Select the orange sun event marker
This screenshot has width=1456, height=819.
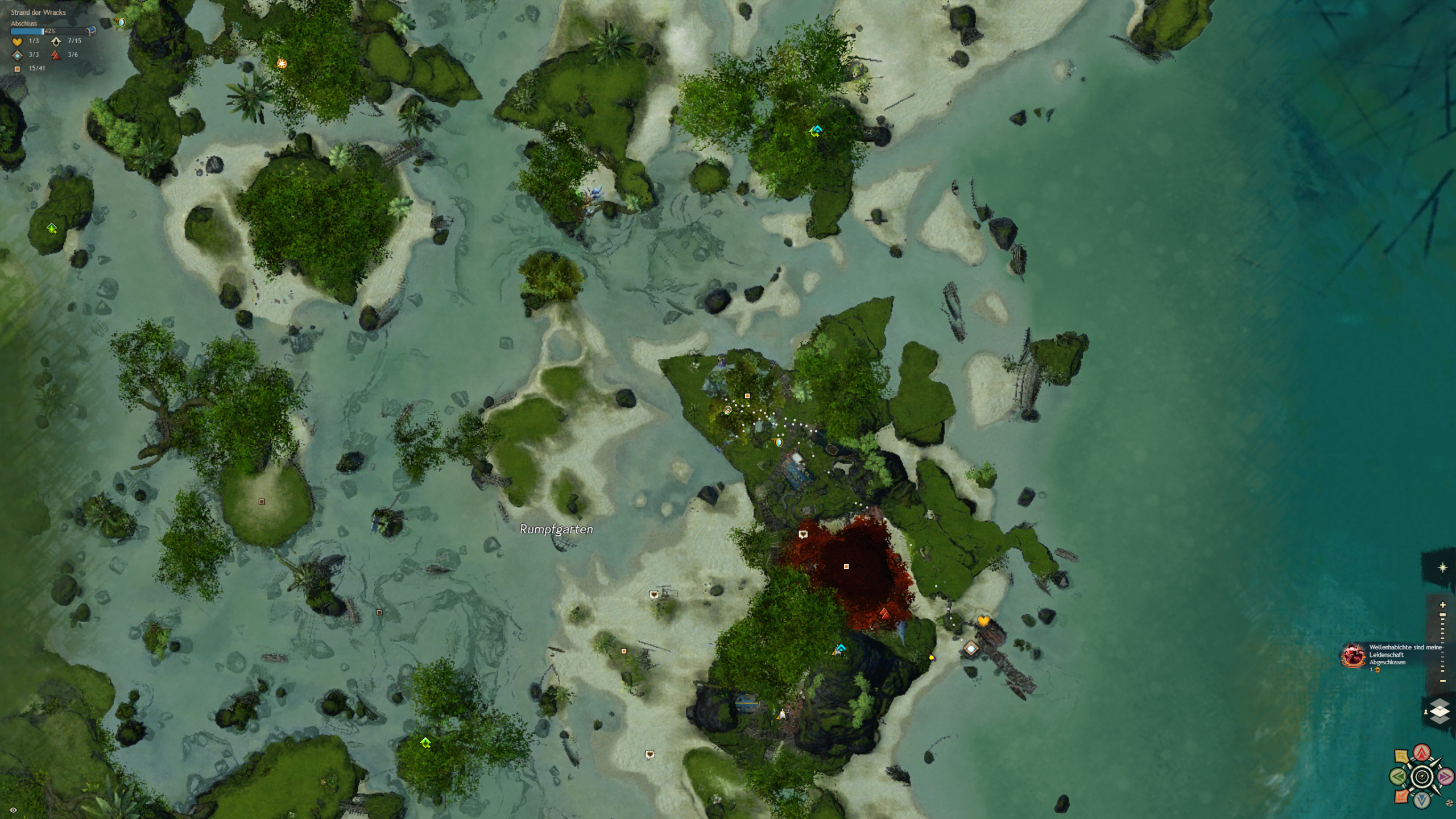pyautogui.click(x=282, y=63)
